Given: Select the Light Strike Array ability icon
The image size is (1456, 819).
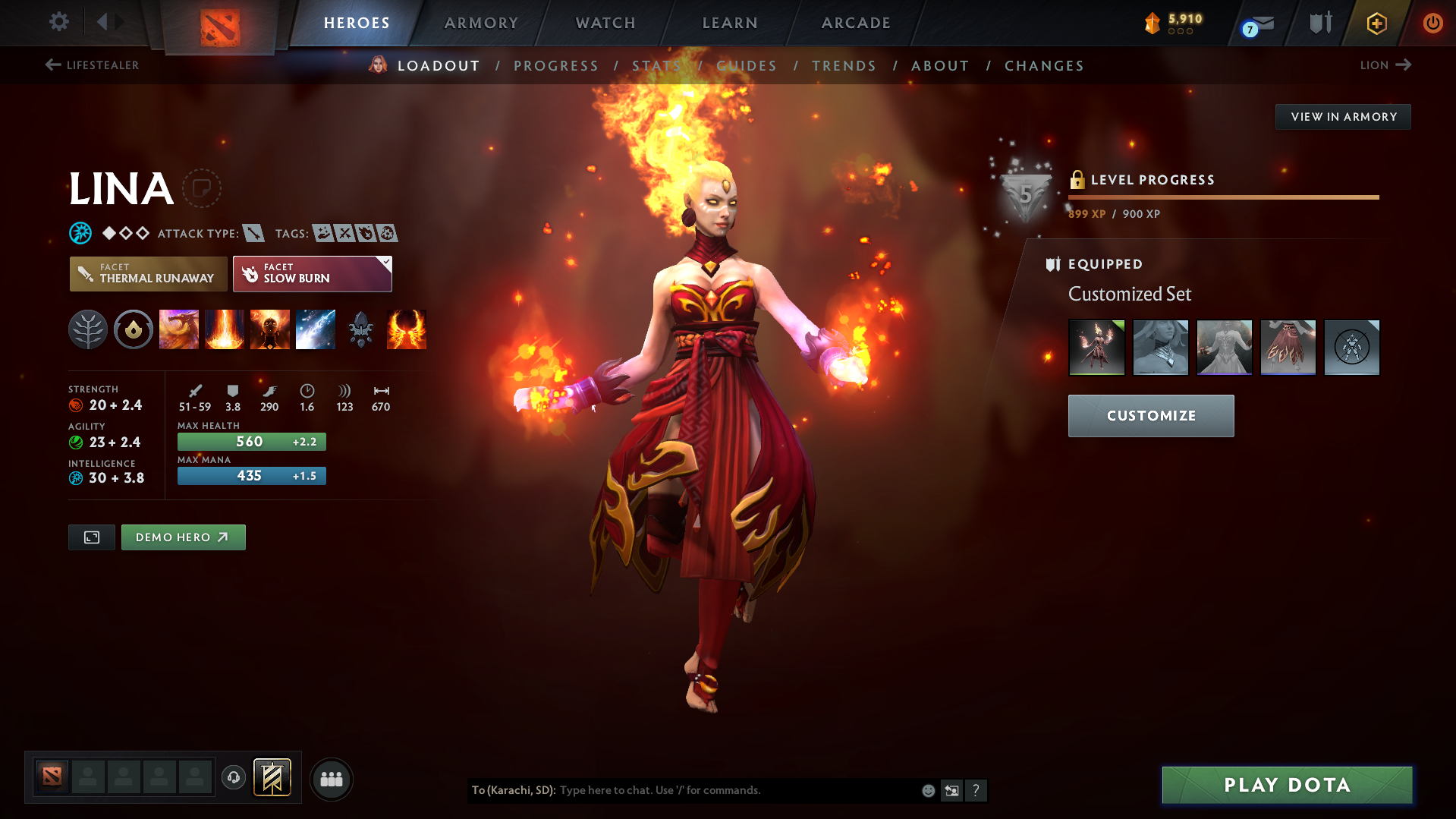Looking at the screenshot, I should click(225, 329).
